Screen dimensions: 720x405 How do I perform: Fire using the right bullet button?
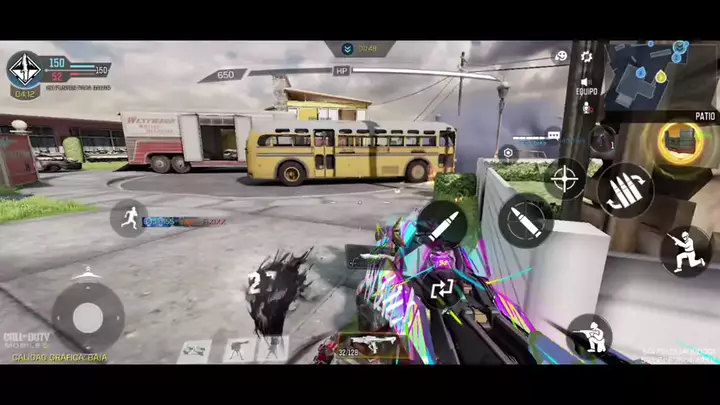[525, 220]
